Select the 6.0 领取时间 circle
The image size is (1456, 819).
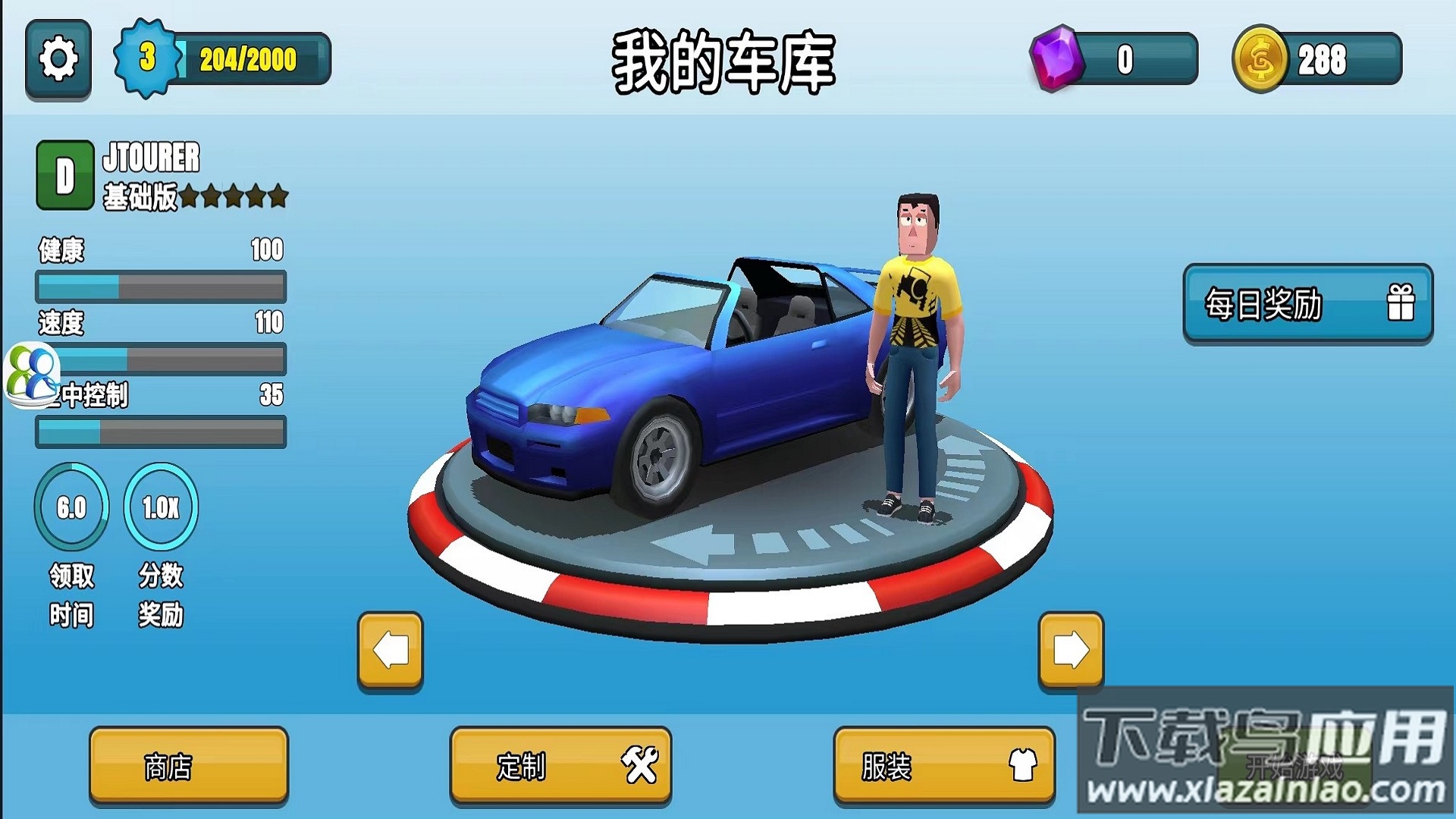(71, 507)
